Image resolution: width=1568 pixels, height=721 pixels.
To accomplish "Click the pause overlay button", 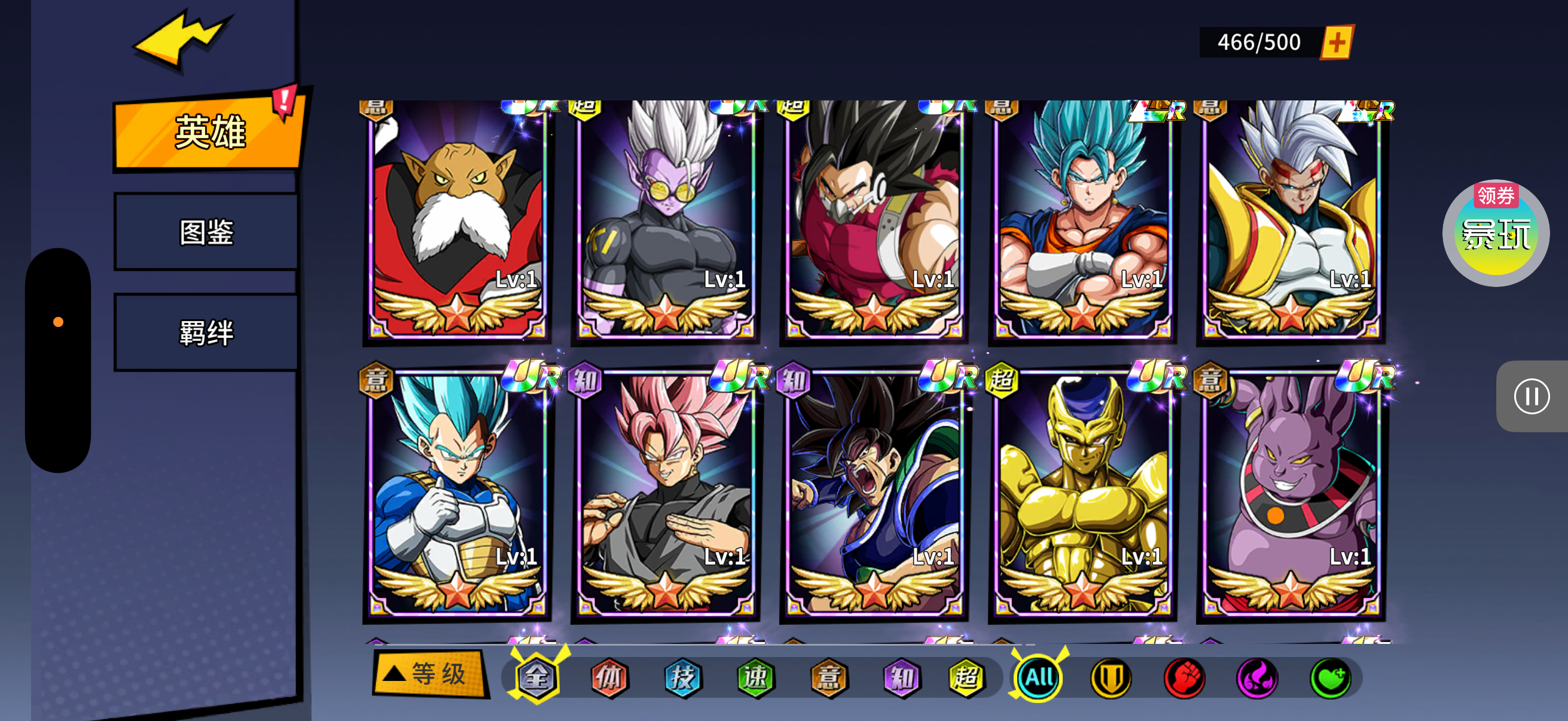I will click(x=1531, y=397).
